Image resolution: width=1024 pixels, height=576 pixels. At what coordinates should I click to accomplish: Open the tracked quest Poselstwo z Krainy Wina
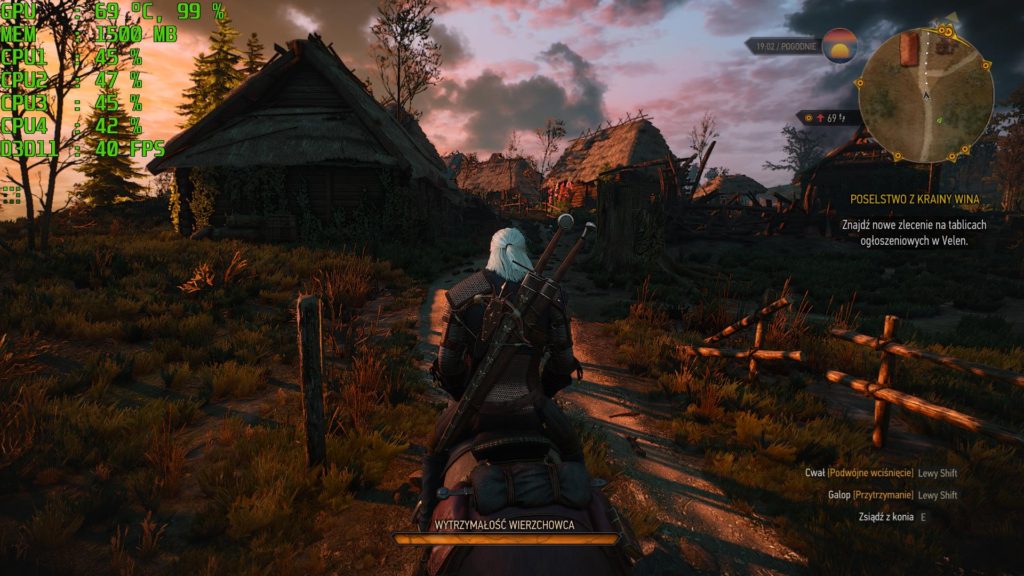click(914, 200)
